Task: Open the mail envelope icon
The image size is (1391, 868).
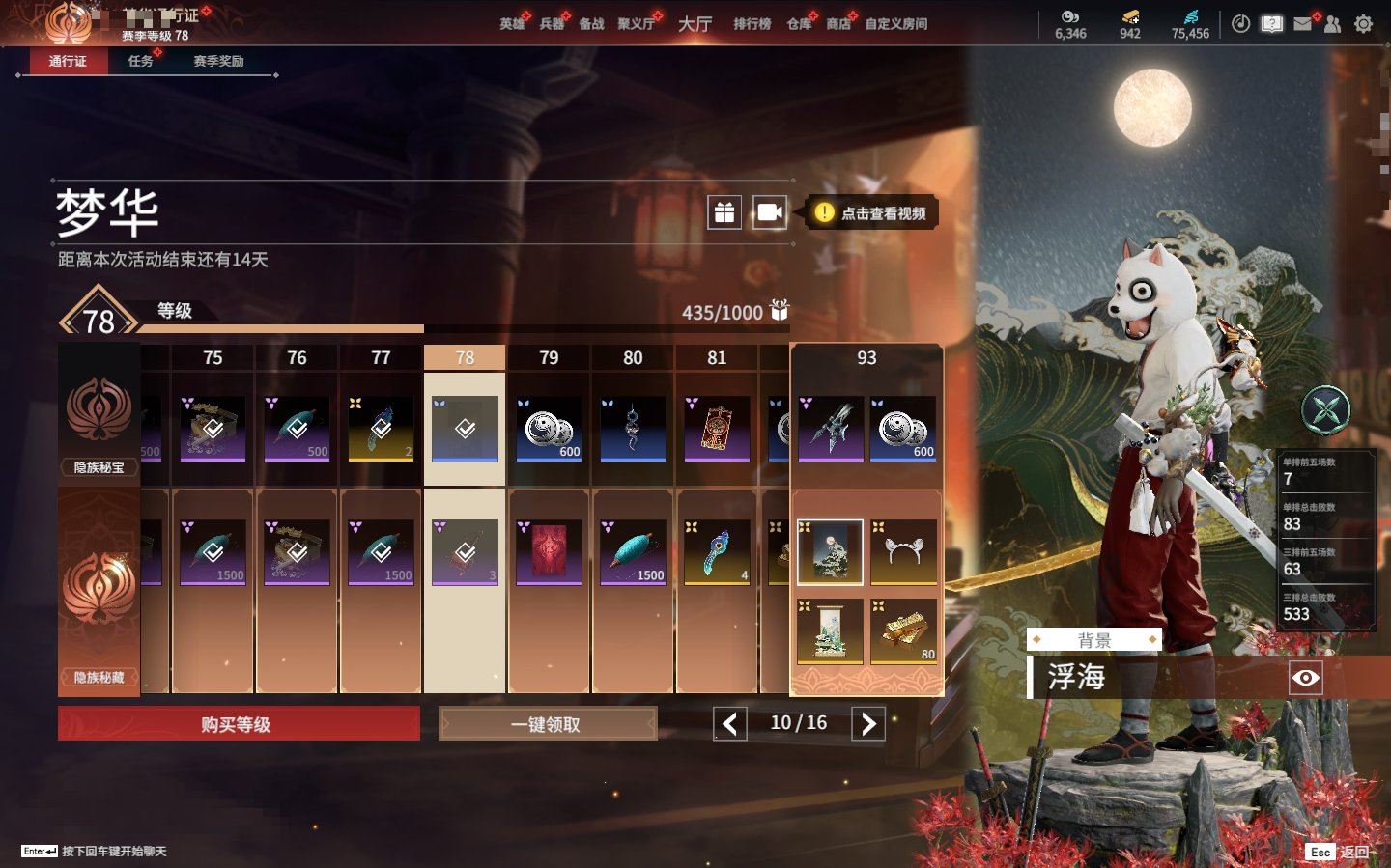Action: [1302, 24]
